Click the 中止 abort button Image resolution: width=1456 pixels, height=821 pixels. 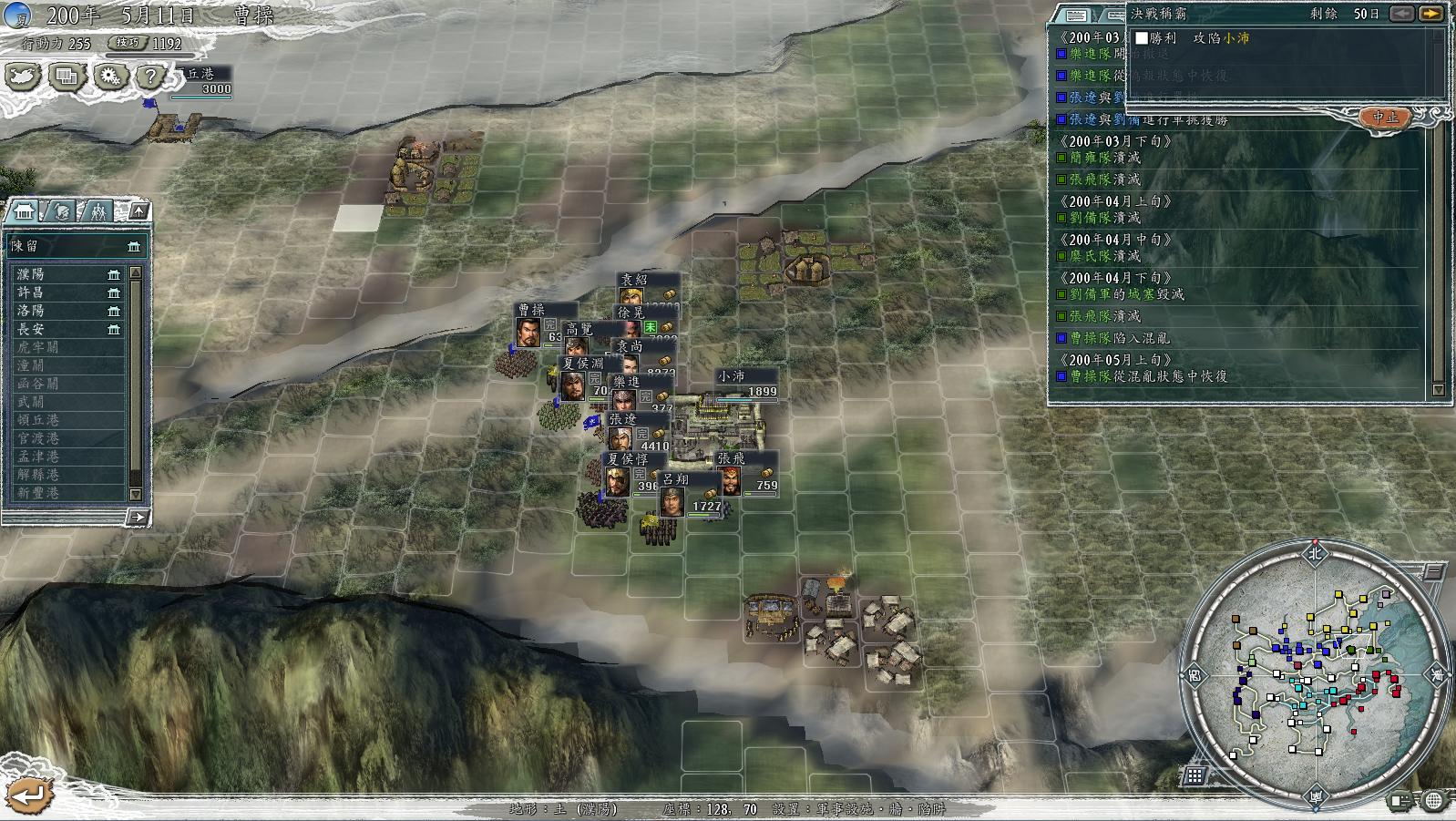(x=1384, y=118)
